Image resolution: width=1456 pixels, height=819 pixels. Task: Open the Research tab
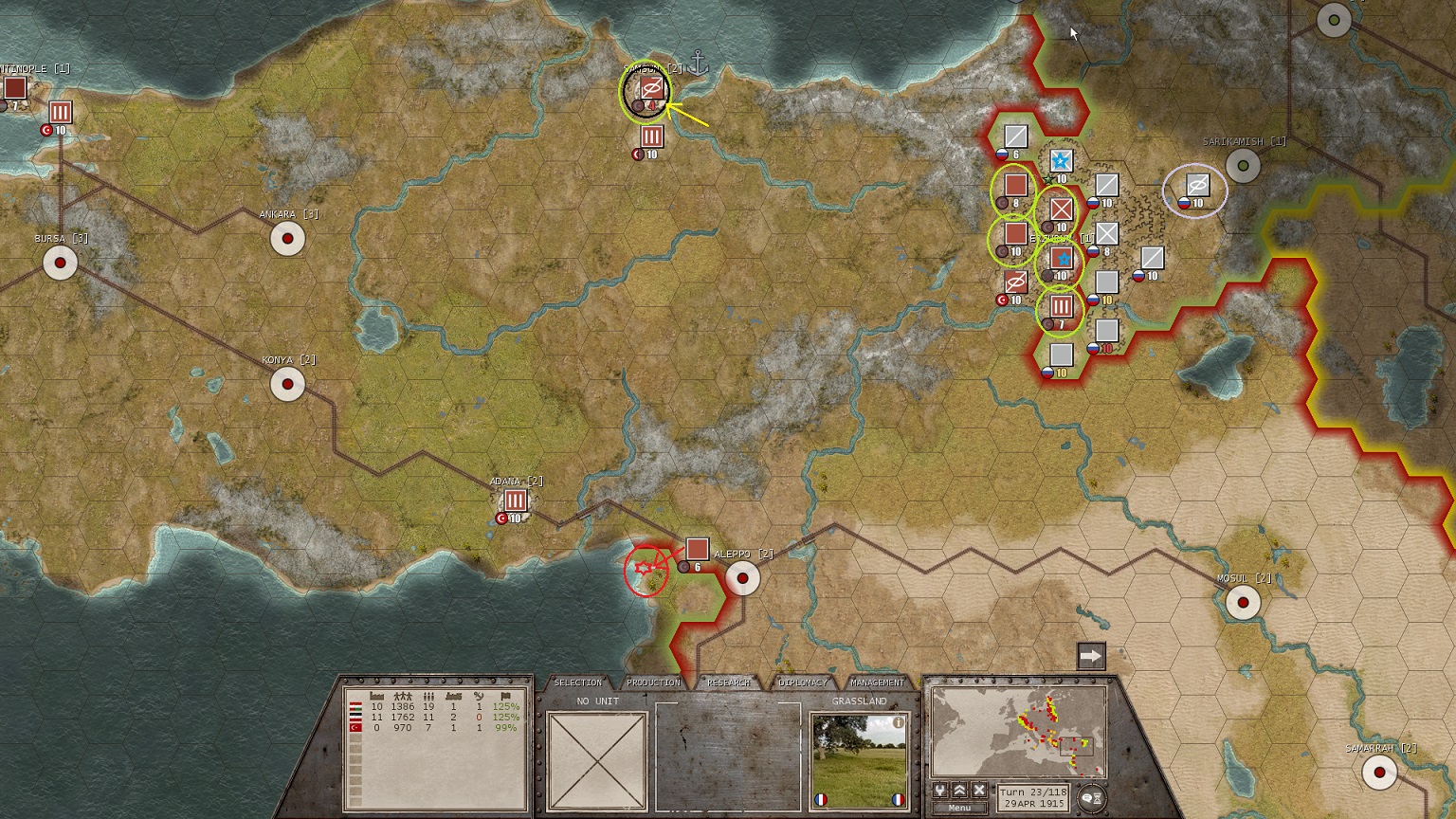[x=728, y=682]
